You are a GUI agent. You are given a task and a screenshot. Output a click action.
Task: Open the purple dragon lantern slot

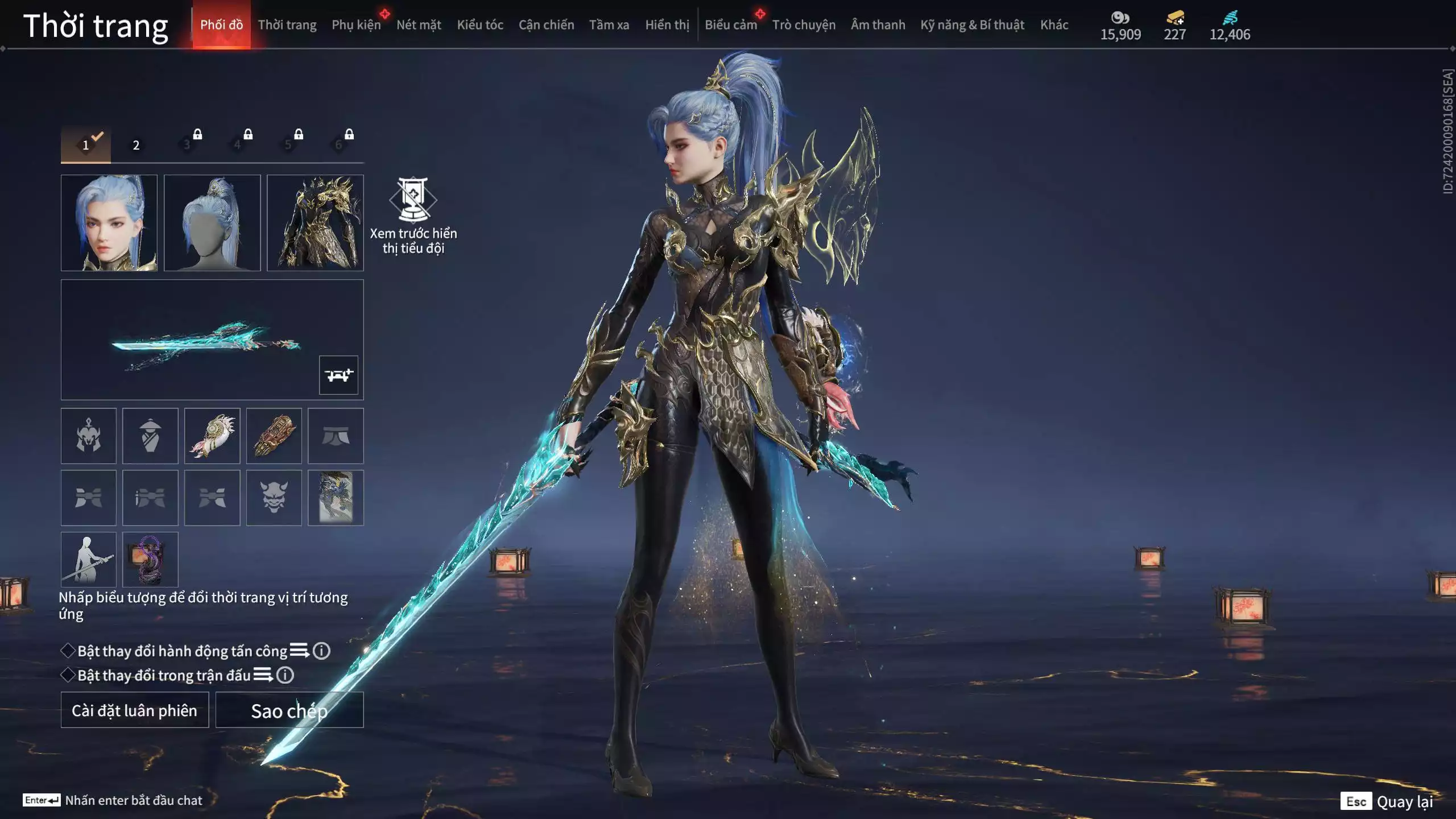pyautogui.click(x=150, y=560)
